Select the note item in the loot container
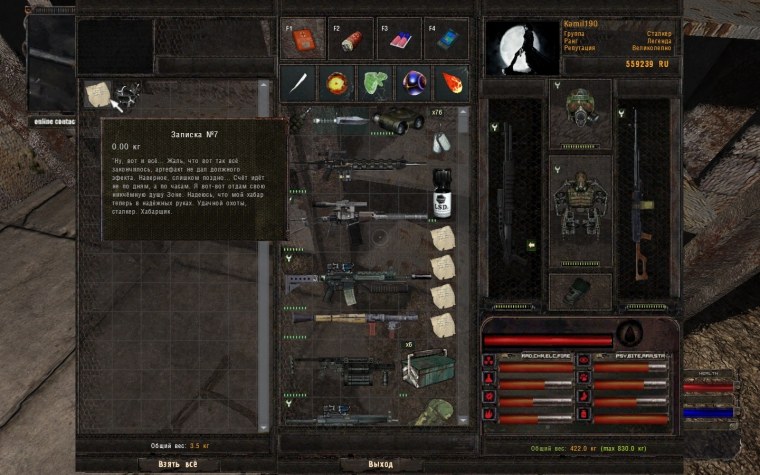 click(97, 95)
